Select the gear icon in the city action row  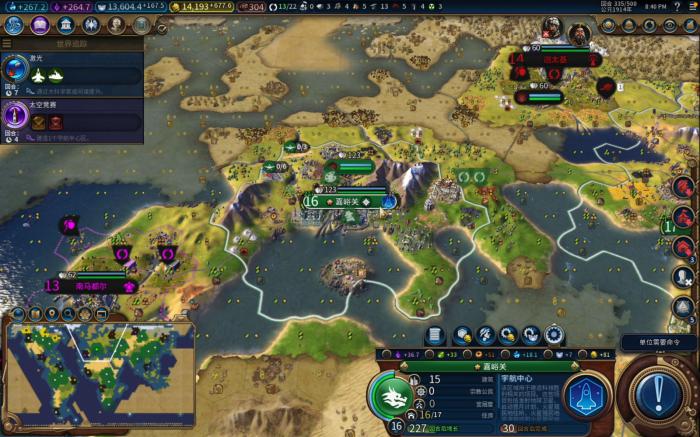pyautogui.click(x=553, y=335)
